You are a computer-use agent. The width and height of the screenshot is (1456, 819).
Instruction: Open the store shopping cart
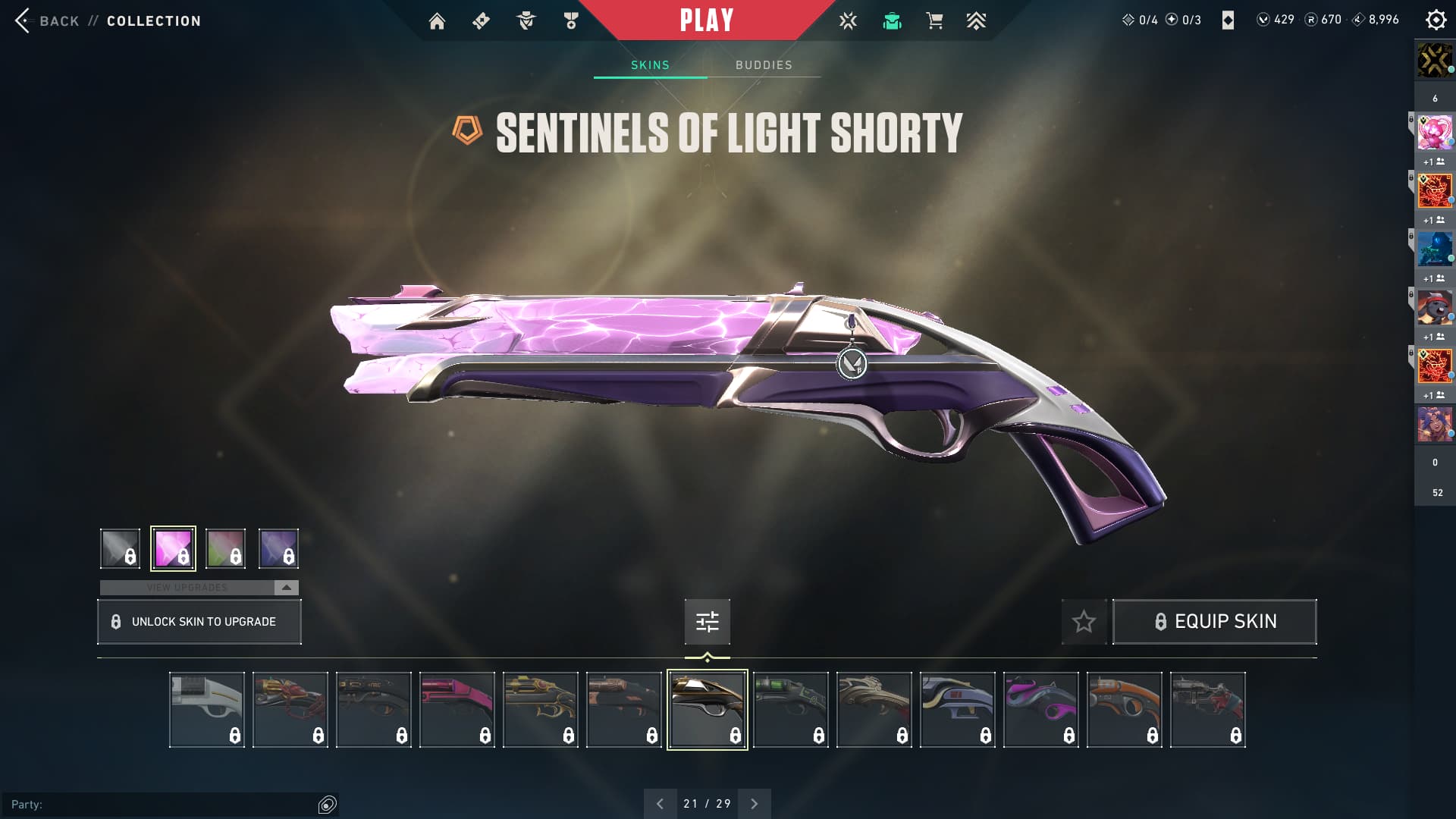pyautogui.click(x=934, y=21)
